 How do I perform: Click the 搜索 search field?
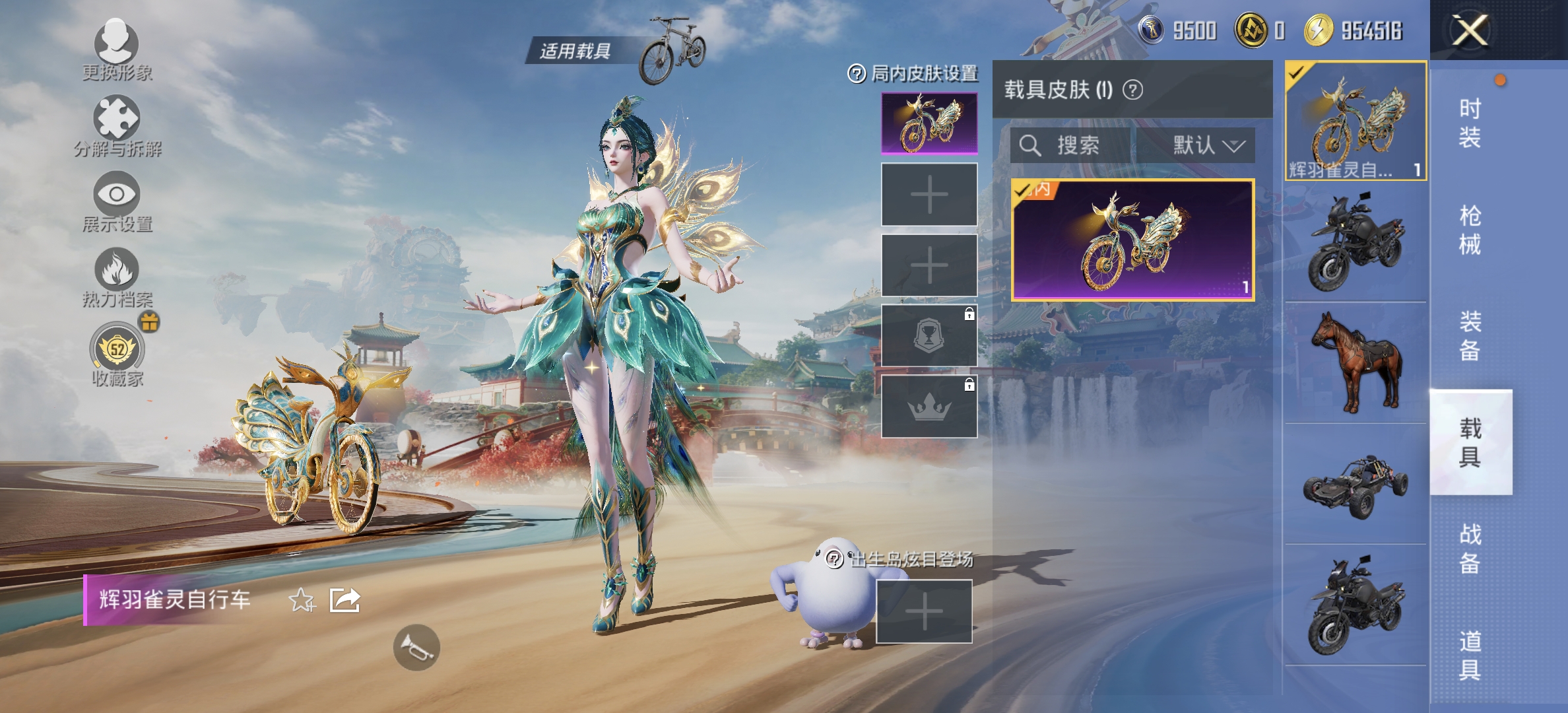[x=1072, y=145]
